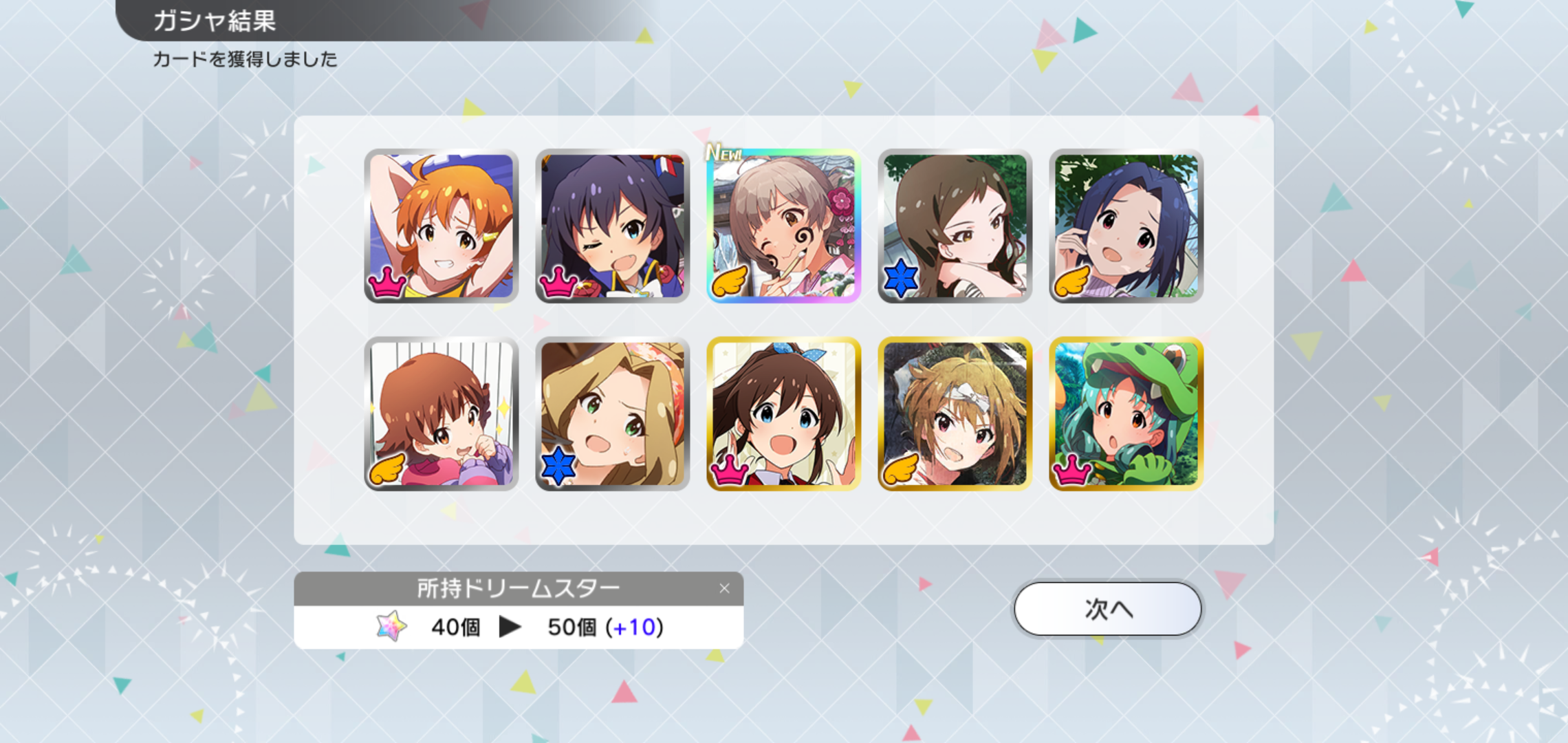The width and height of the screenshot is (1568, 743).
Task: Select the ponytail girl with blue ribbon card
Action: 784,413
